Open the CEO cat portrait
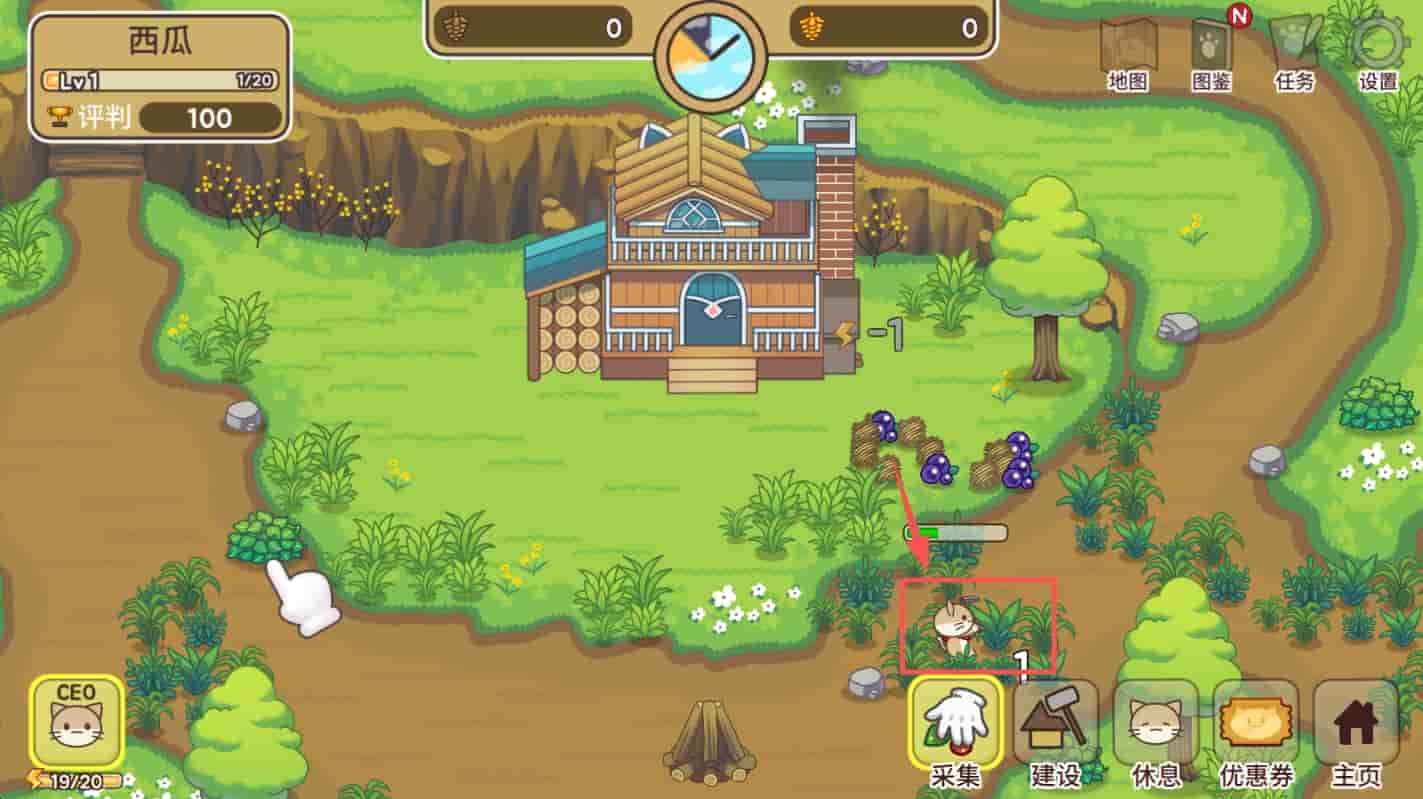 [x=77, y=722]
